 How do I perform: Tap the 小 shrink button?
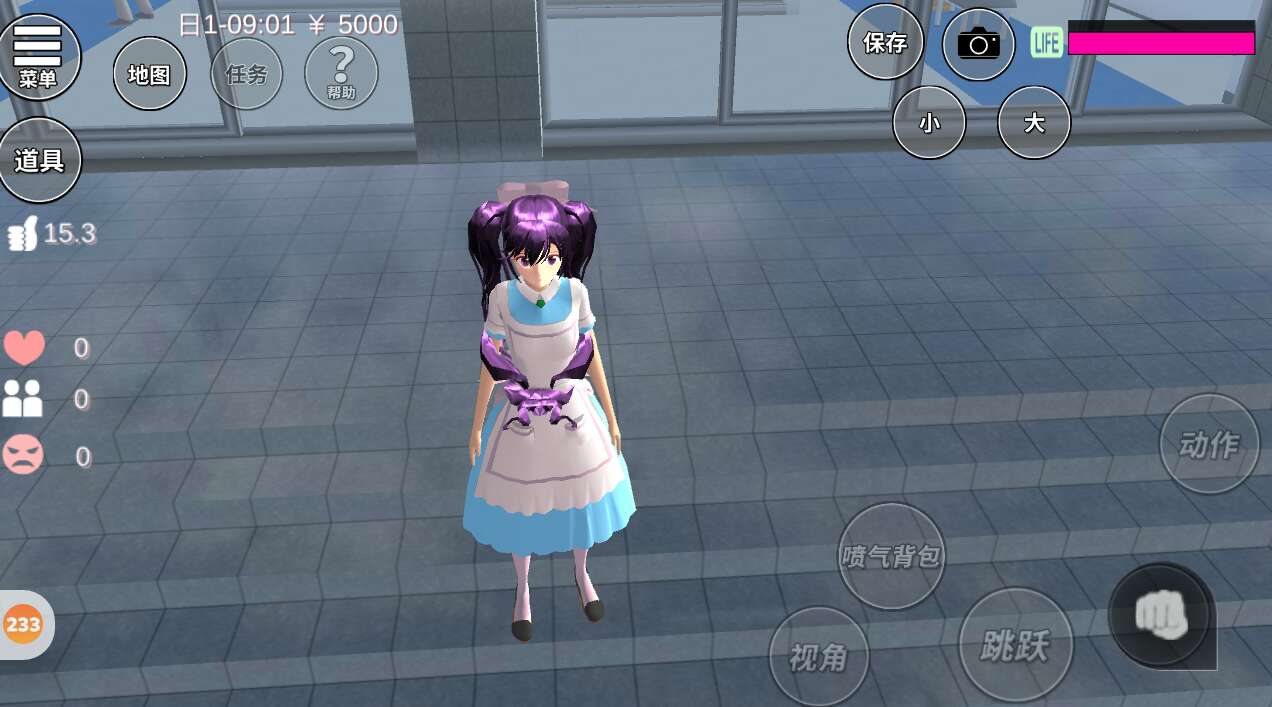[x=929, y=123]
